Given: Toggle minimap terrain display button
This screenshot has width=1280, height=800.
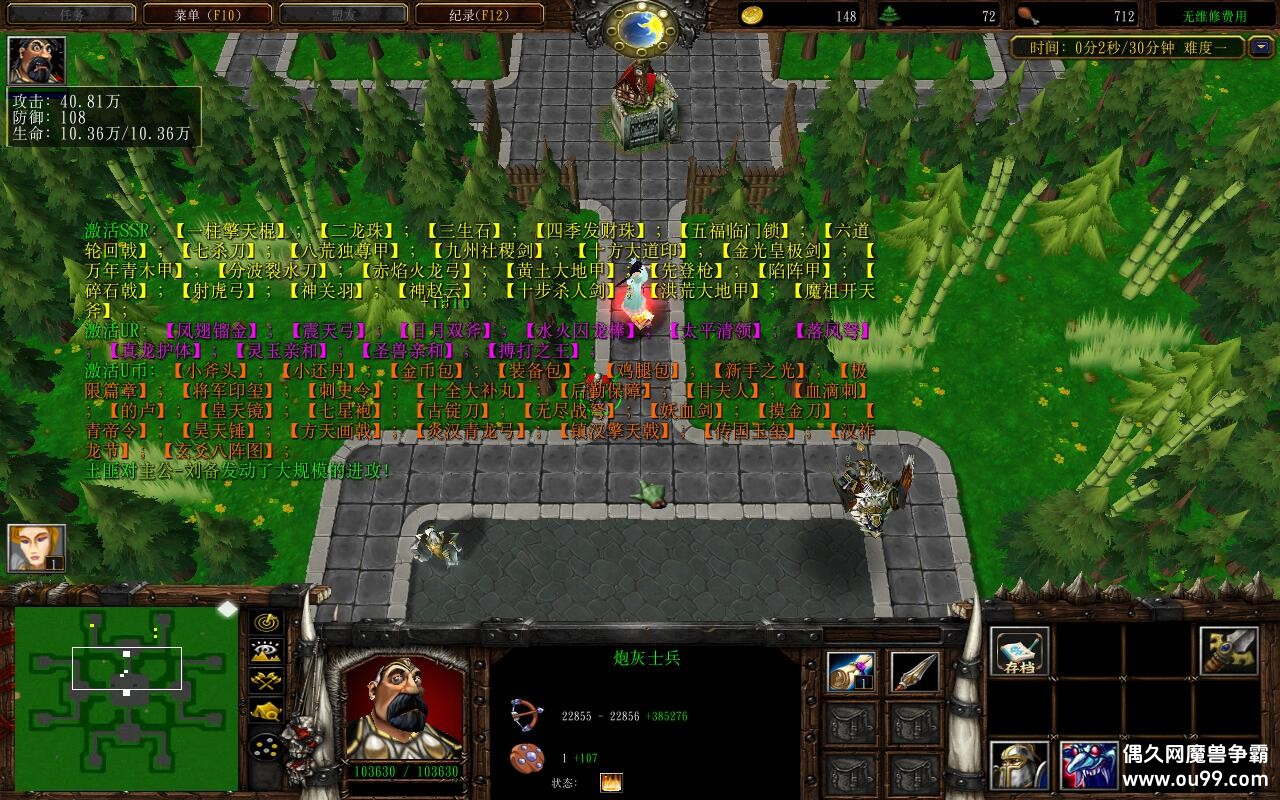Looking at the screenshot, I should coord(266,652).
